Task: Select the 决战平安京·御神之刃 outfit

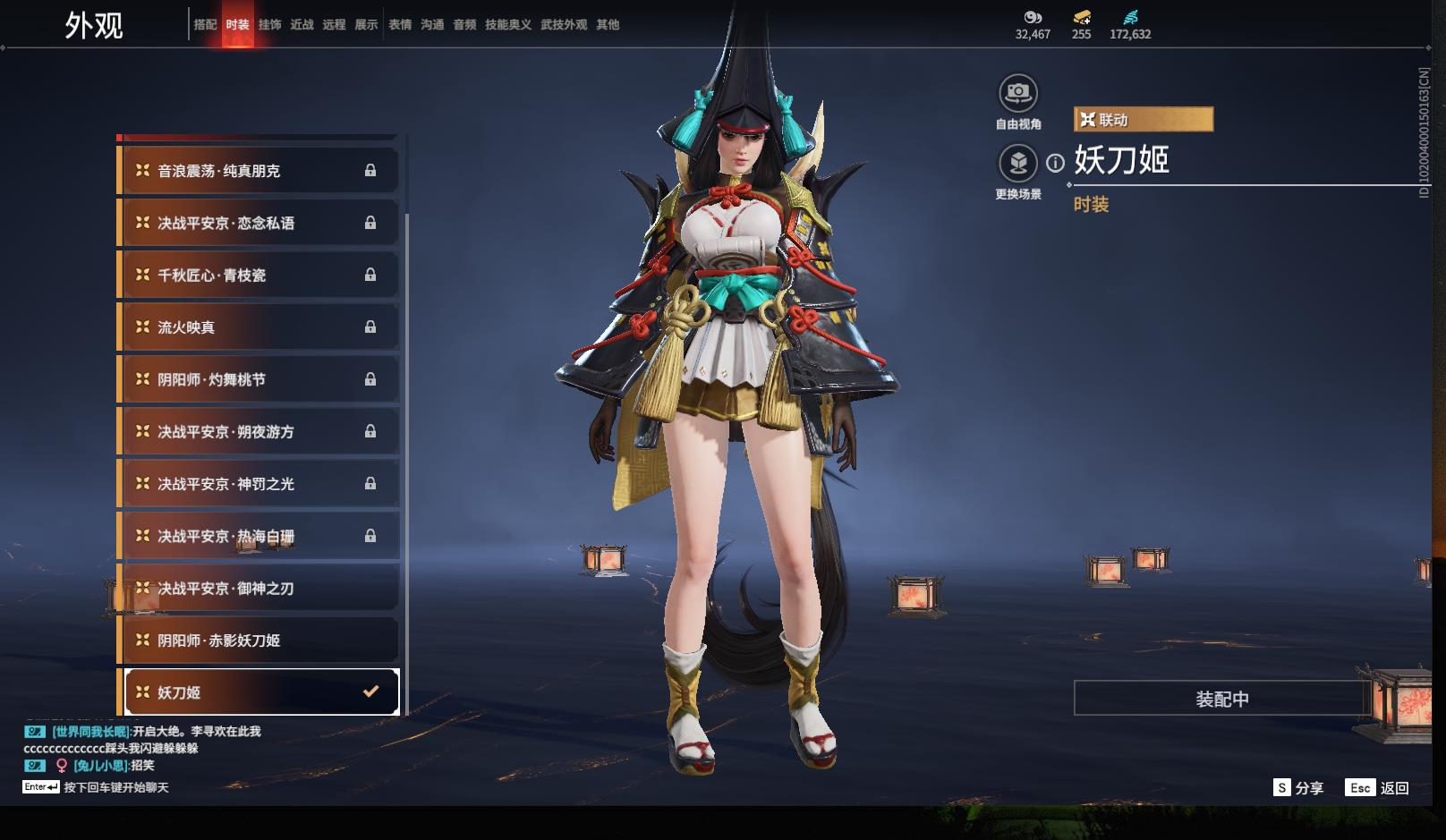Action: click(259, 589)
